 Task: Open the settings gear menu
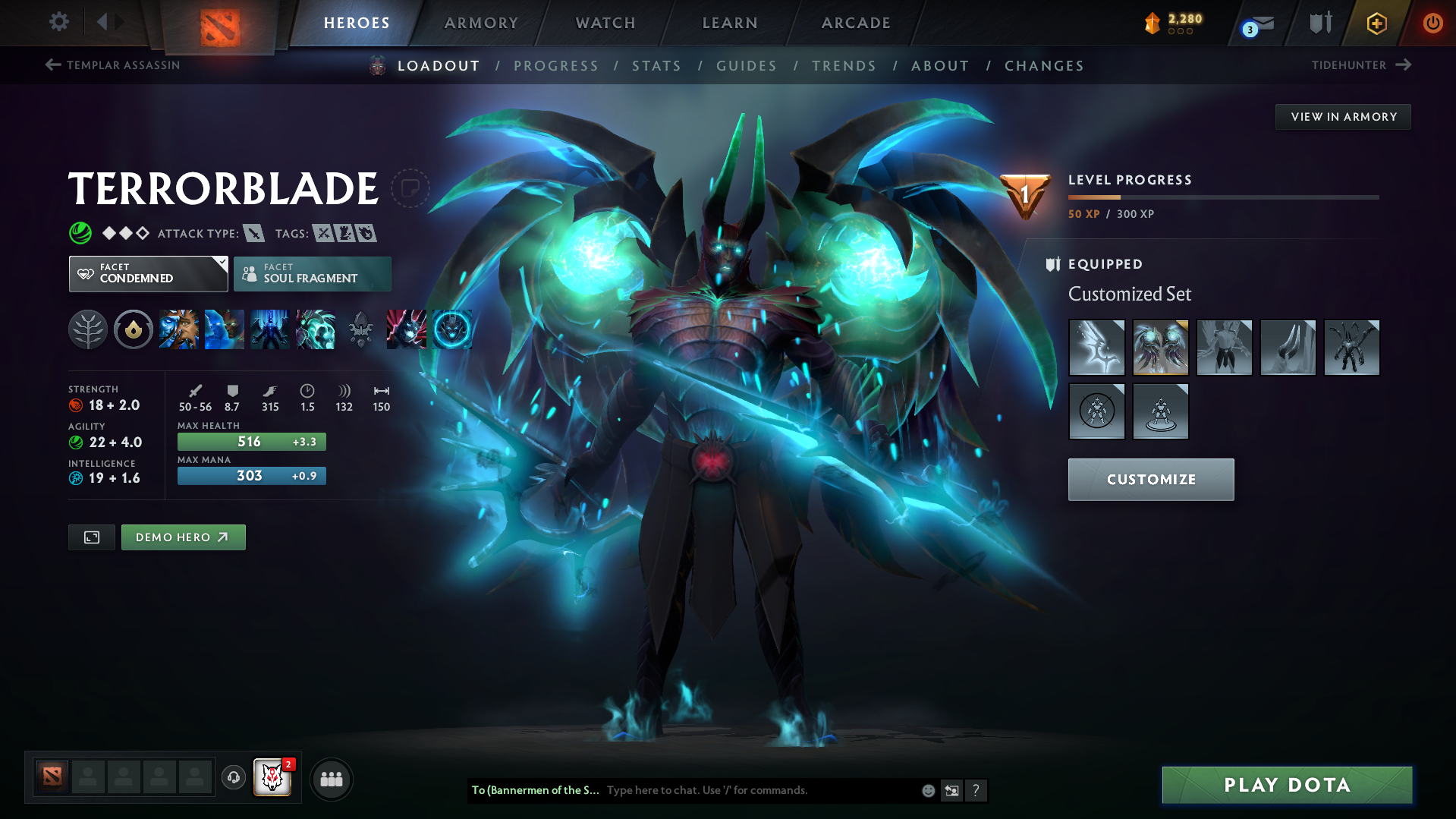click(58, 23)
